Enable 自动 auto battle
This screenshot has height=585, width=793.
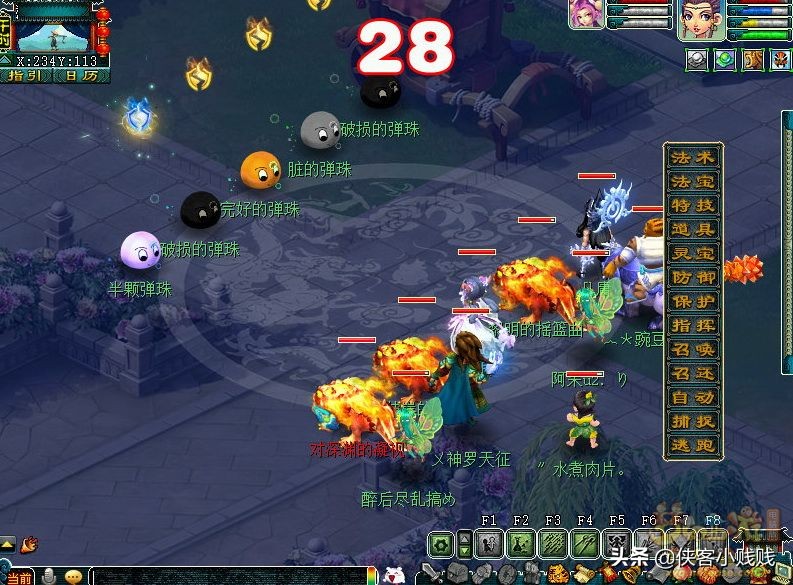[x=693, y=398]
